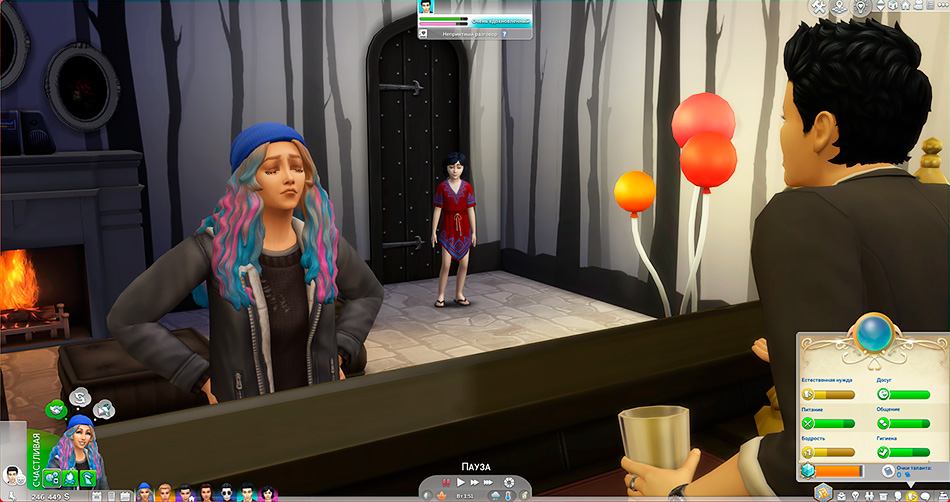Open the dark-haired Sim's conversation panel portrait
This screenshot has width=950, height=502.
427,7
